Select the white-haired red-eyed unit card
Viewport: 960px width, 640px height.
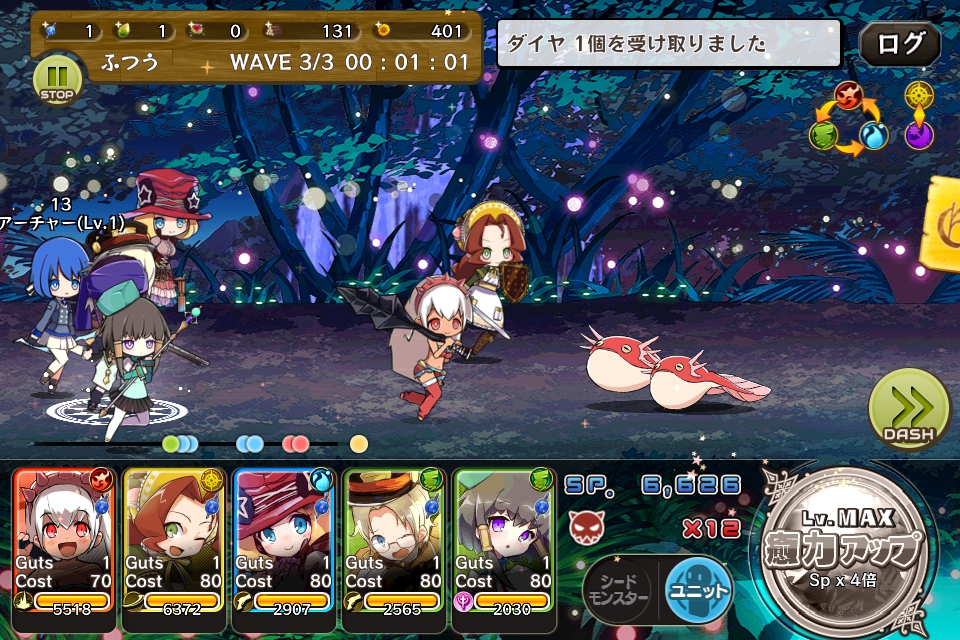click(63, 540)
